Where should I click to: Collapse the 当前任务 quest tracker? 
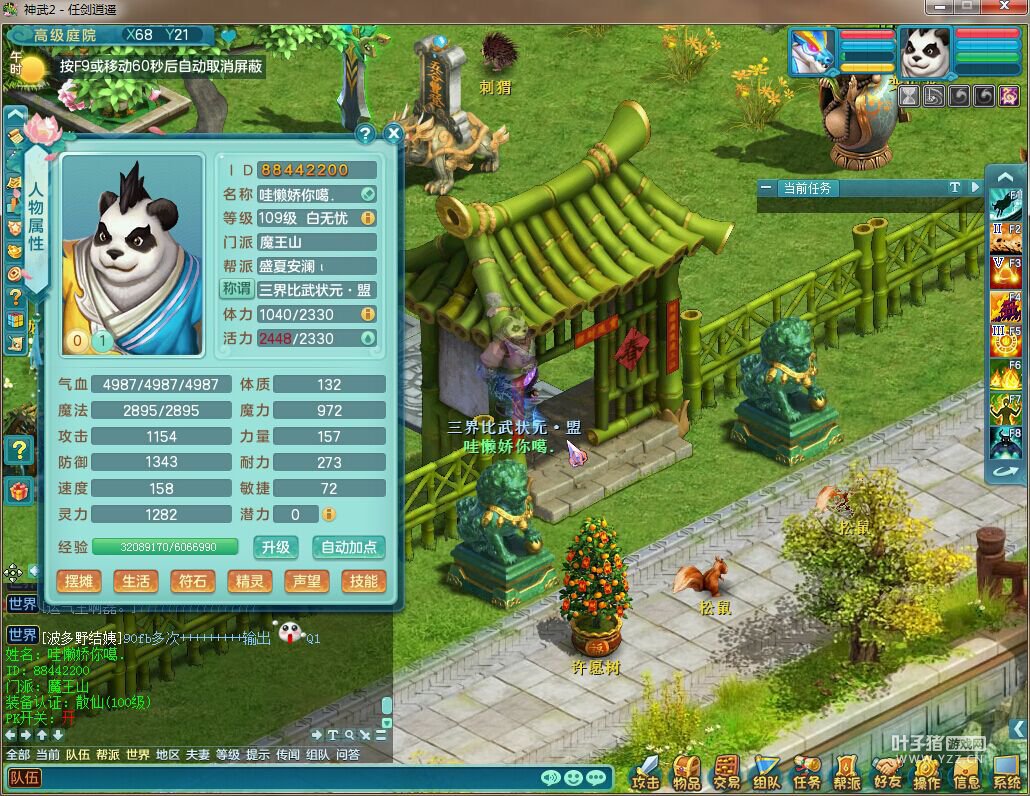click(x=765, y=188)
